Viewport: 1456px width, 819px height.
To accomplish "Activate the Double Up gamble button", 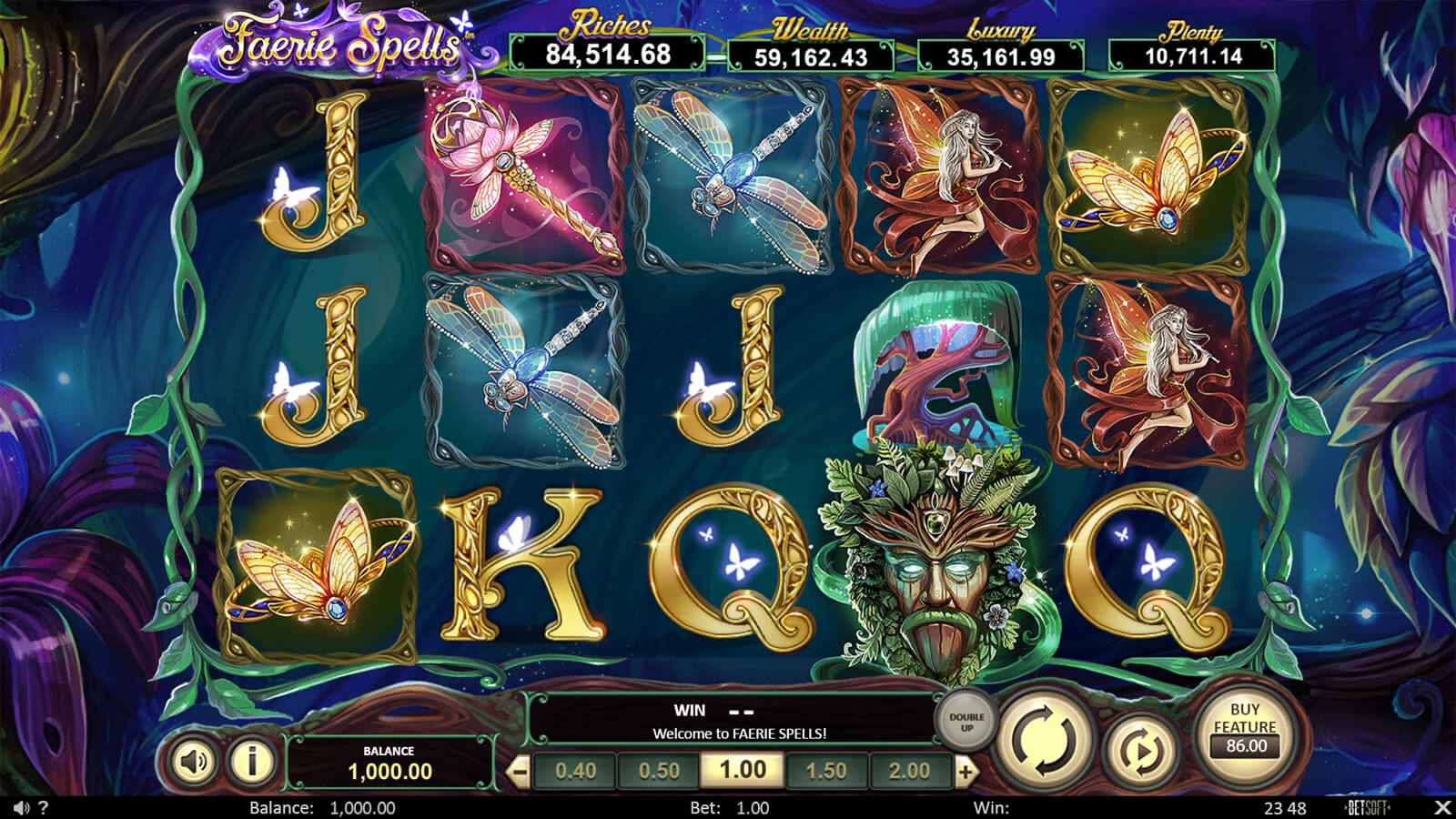I will [966, 722].
